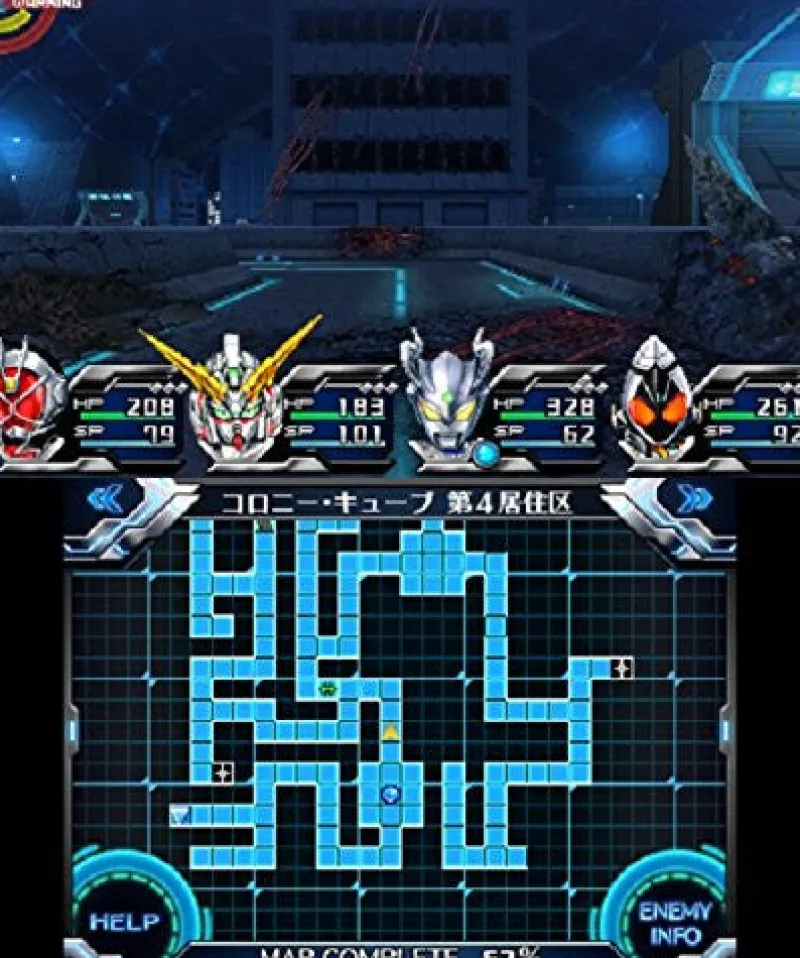Select the green enemy marker on map
800x958 pixels.
pyautogui.click(x=327, y=688)
